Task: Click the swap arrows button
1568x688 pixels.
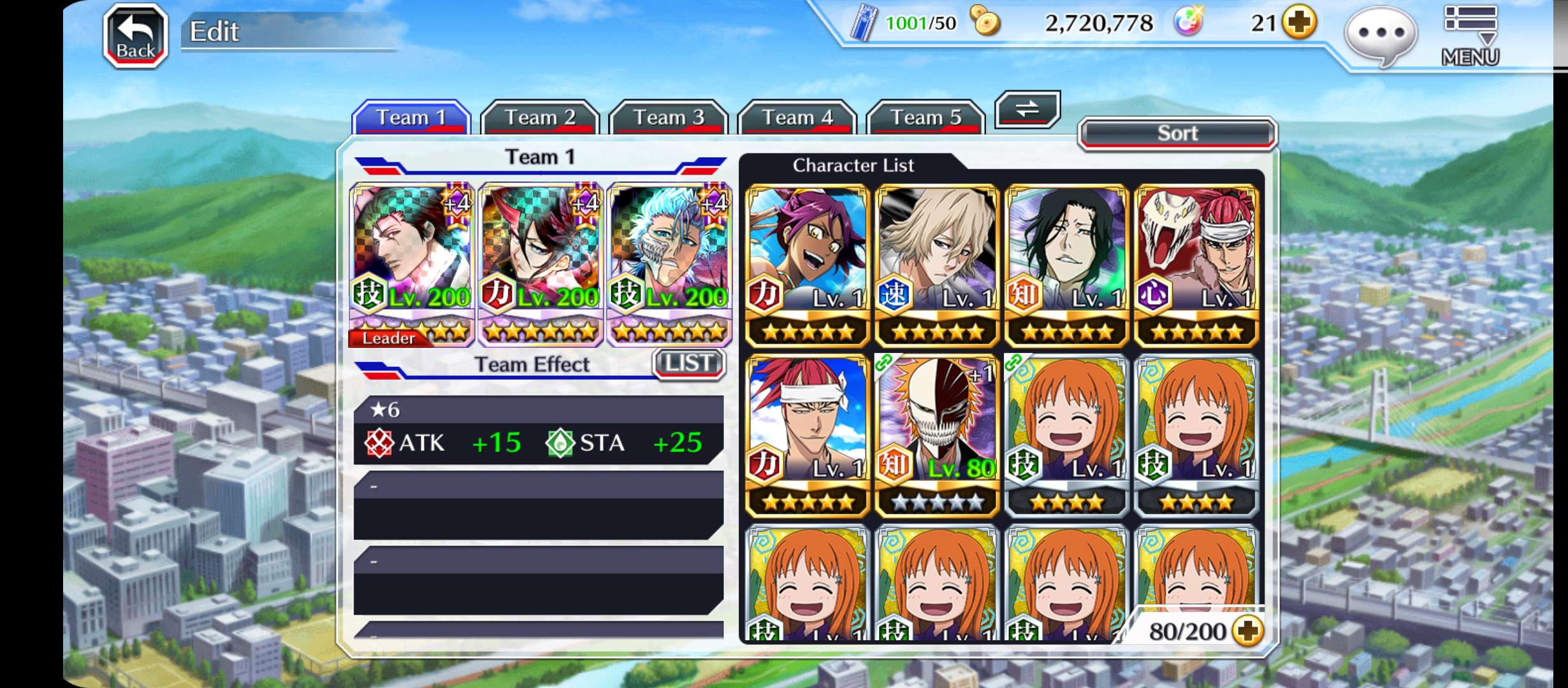Action: [1027, 109]
